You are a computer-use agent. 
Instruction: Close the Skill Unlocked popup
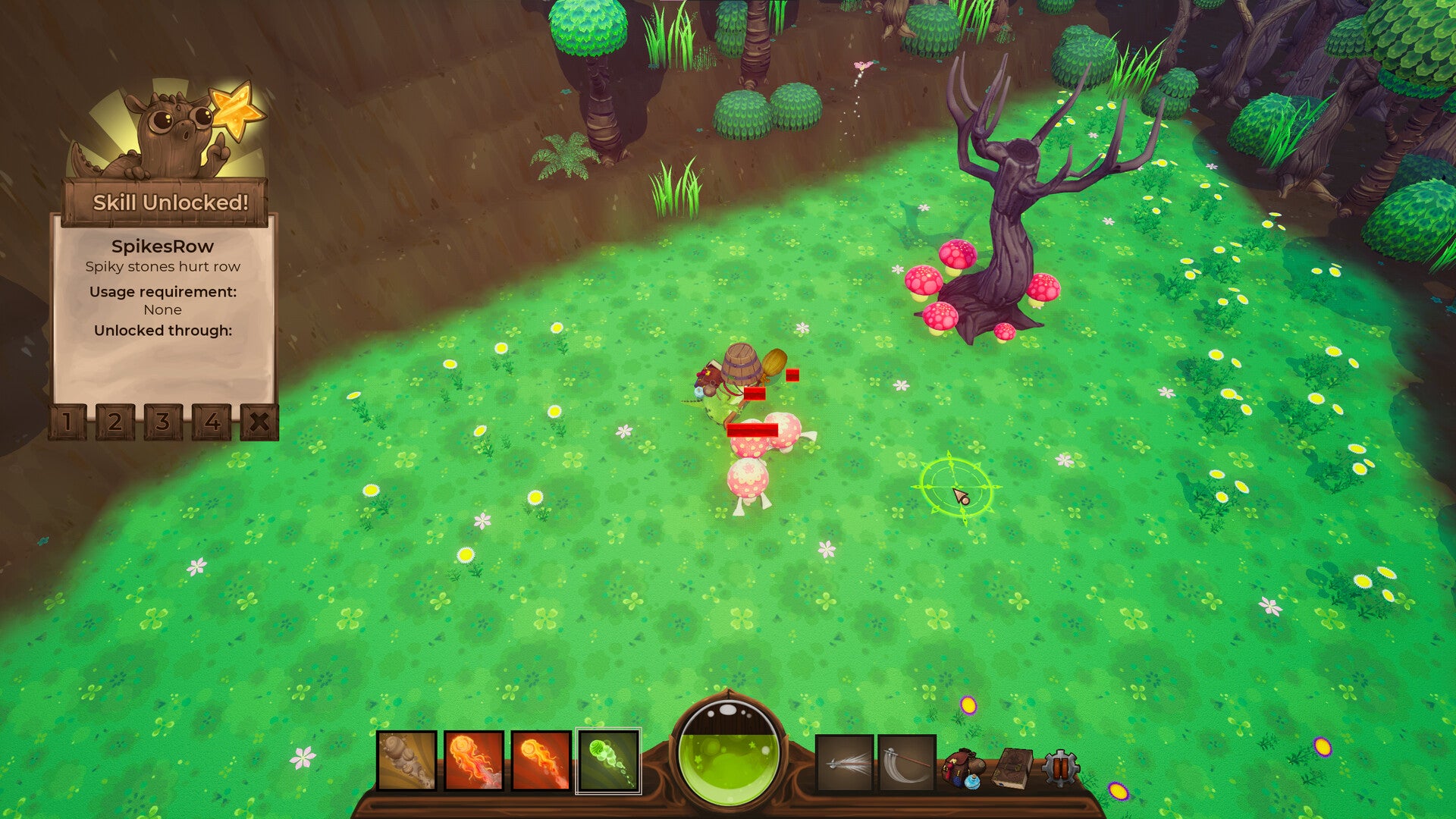pos(259,422)
